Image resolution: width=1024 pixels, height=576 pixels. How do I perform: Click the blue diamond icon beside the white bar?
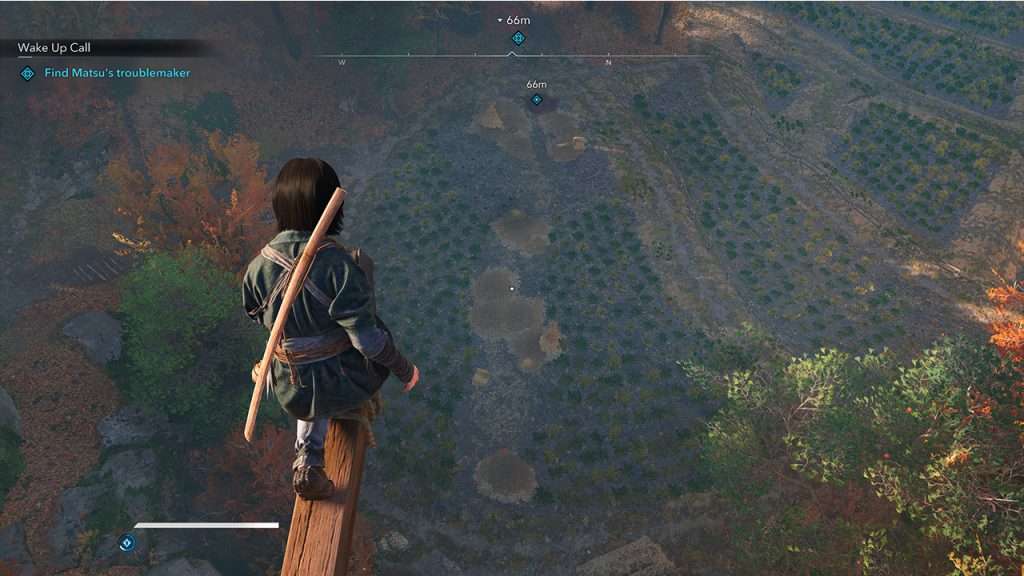(127, 542)
